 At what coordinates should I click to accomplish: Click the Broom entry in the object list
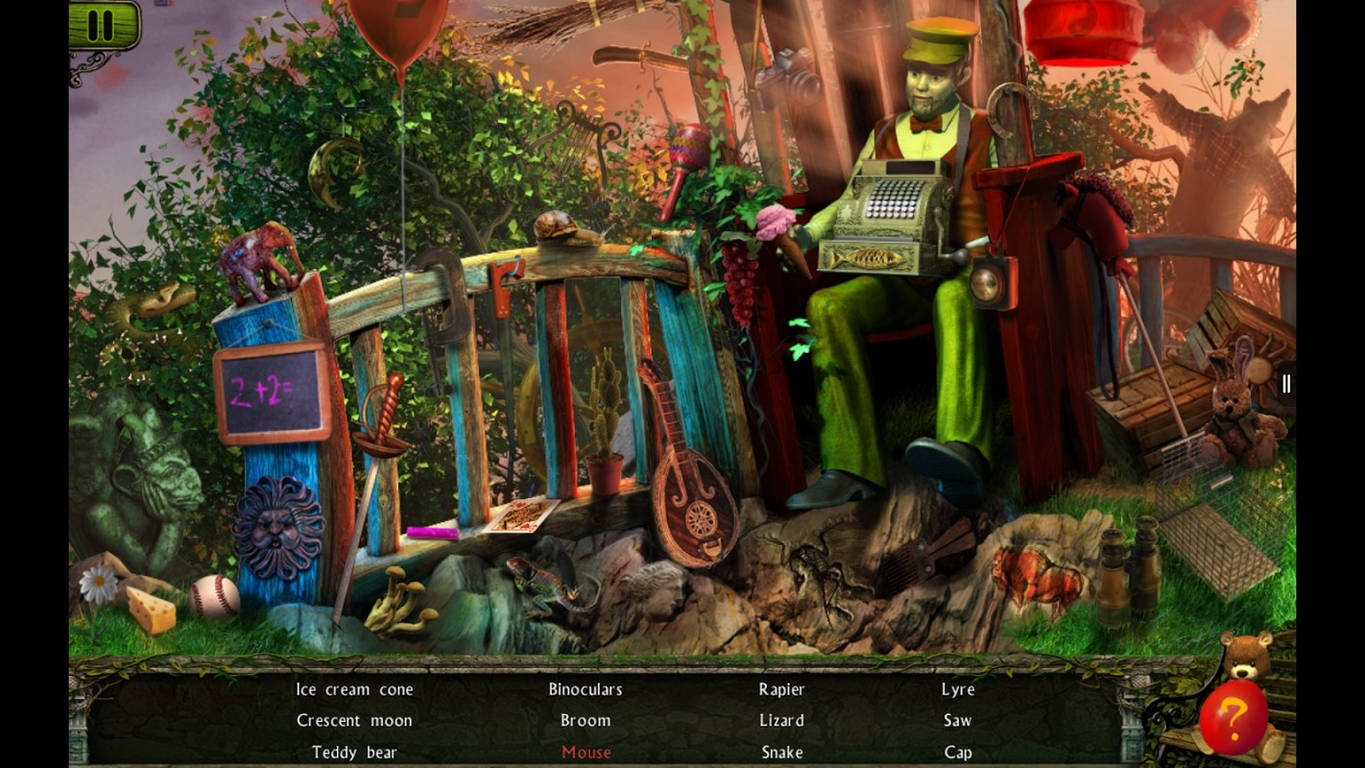tap(585, 720)
